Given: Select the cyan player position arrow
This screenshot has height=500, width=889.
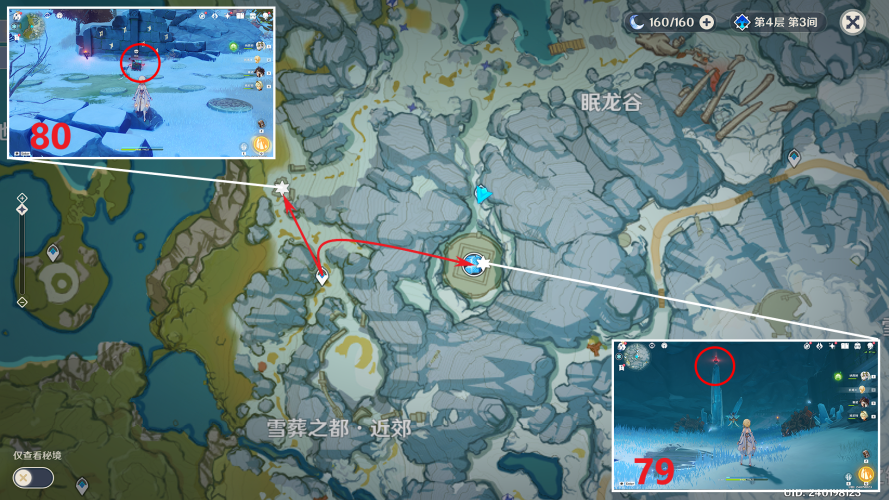Looking at the screenshot, I should tap(483, 194).
